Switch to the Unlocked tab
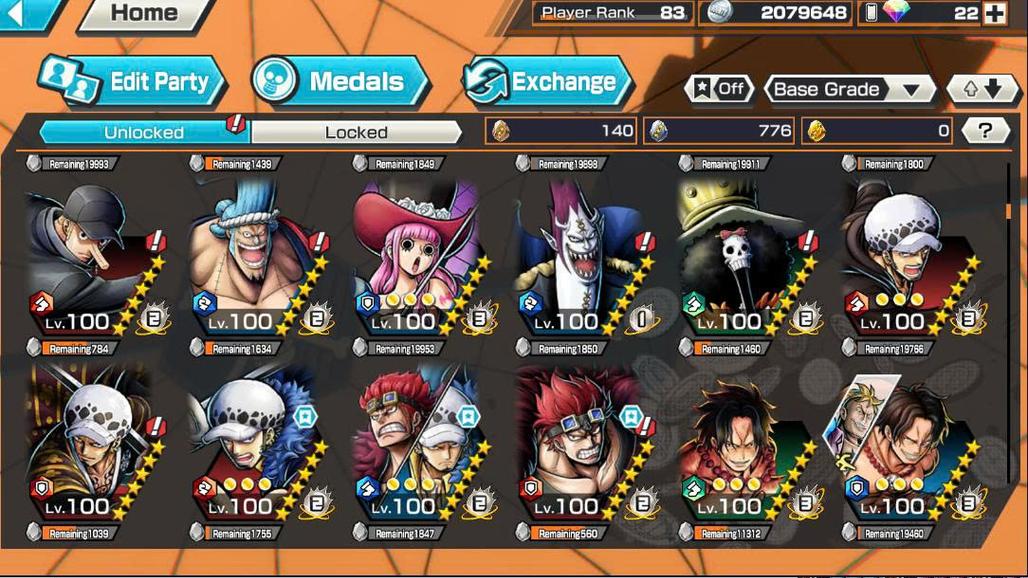This screenshot has width=1028, height=578. coord(144,132)
